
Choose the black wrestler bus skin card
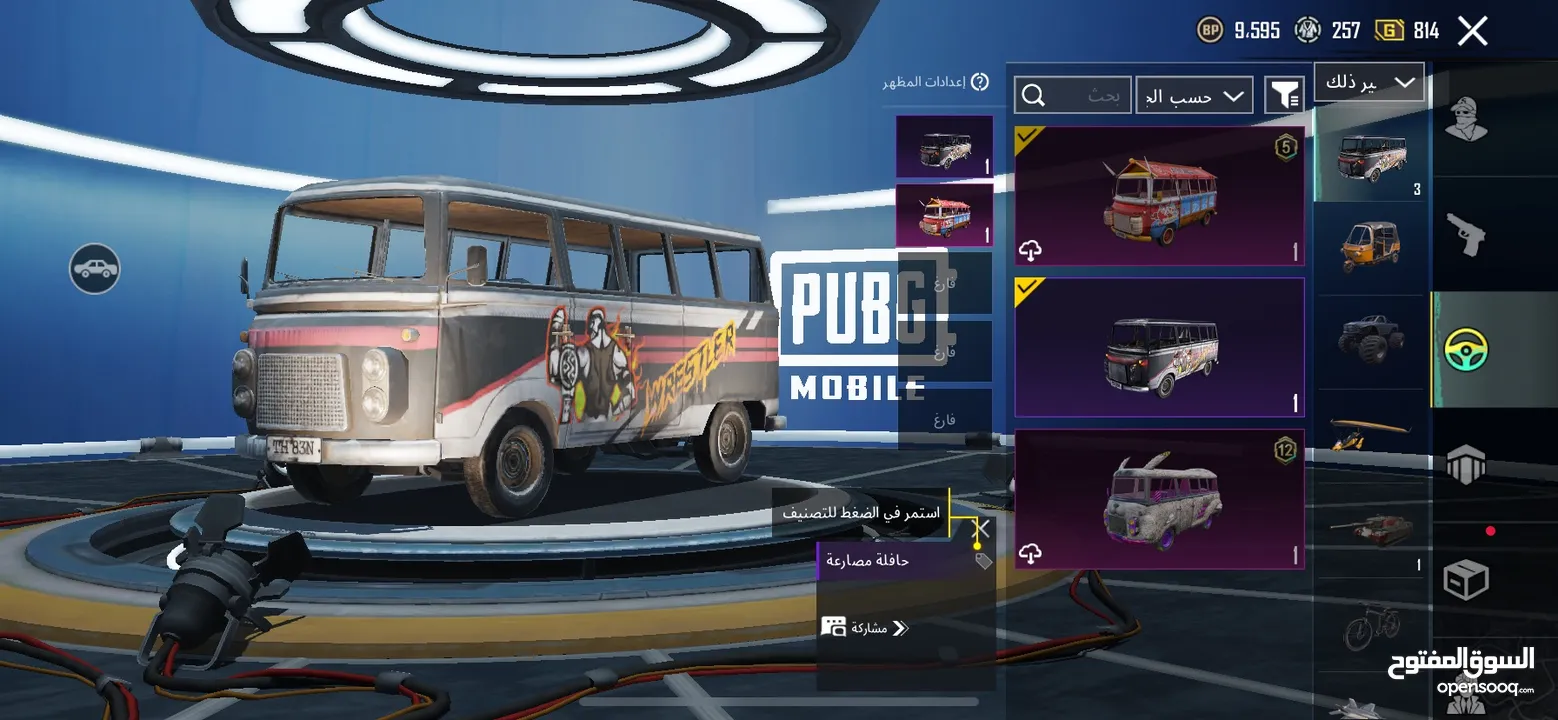1159,347
